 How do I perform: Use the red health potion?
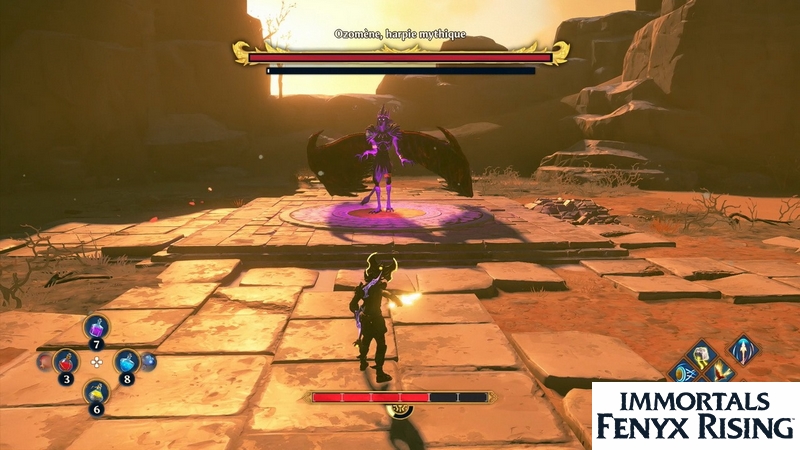pyautogui.click(x=66, y=361)
